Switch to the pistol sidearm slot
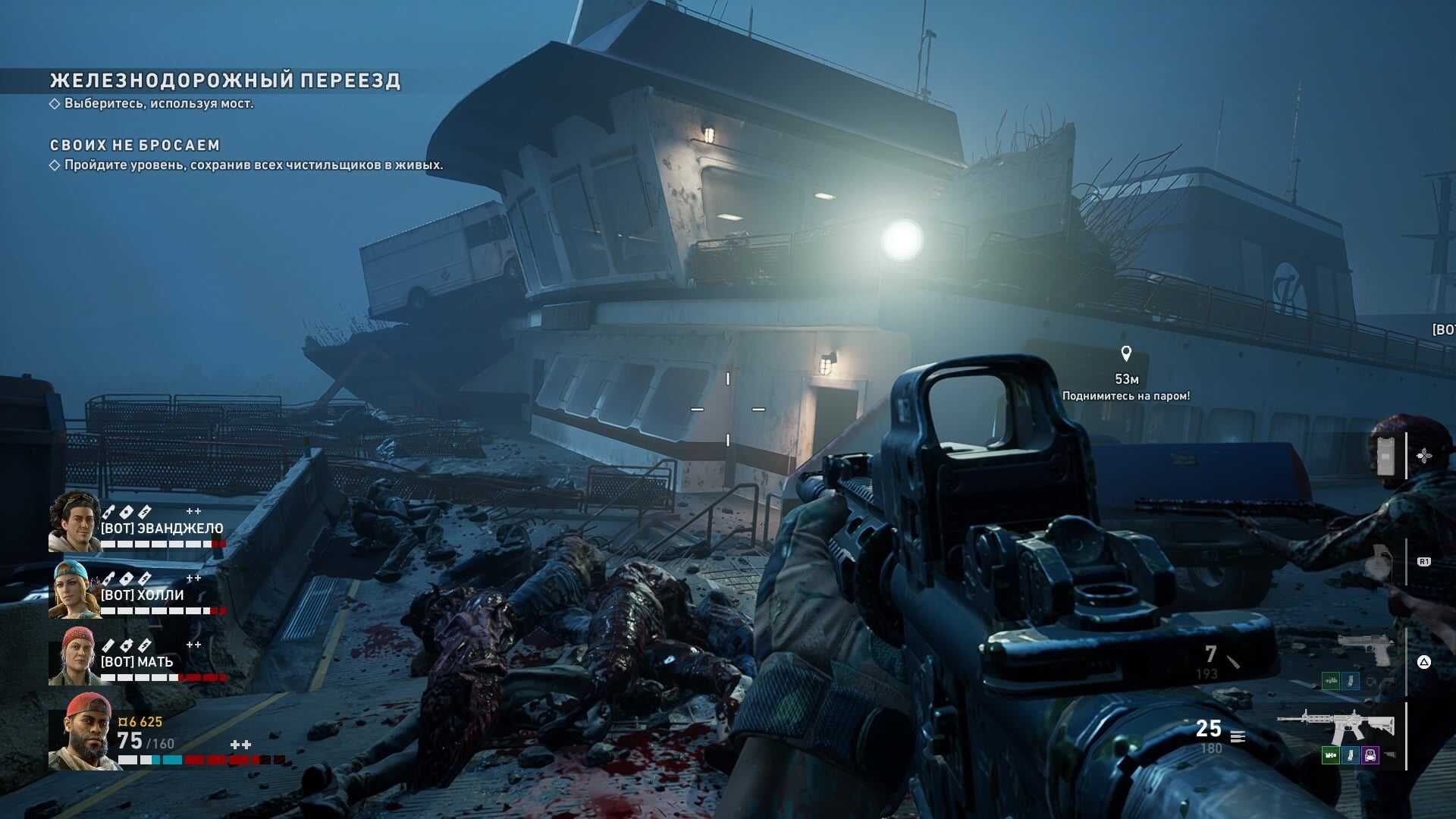The width and height of the screenshot is (1456, 819). 1365,649
